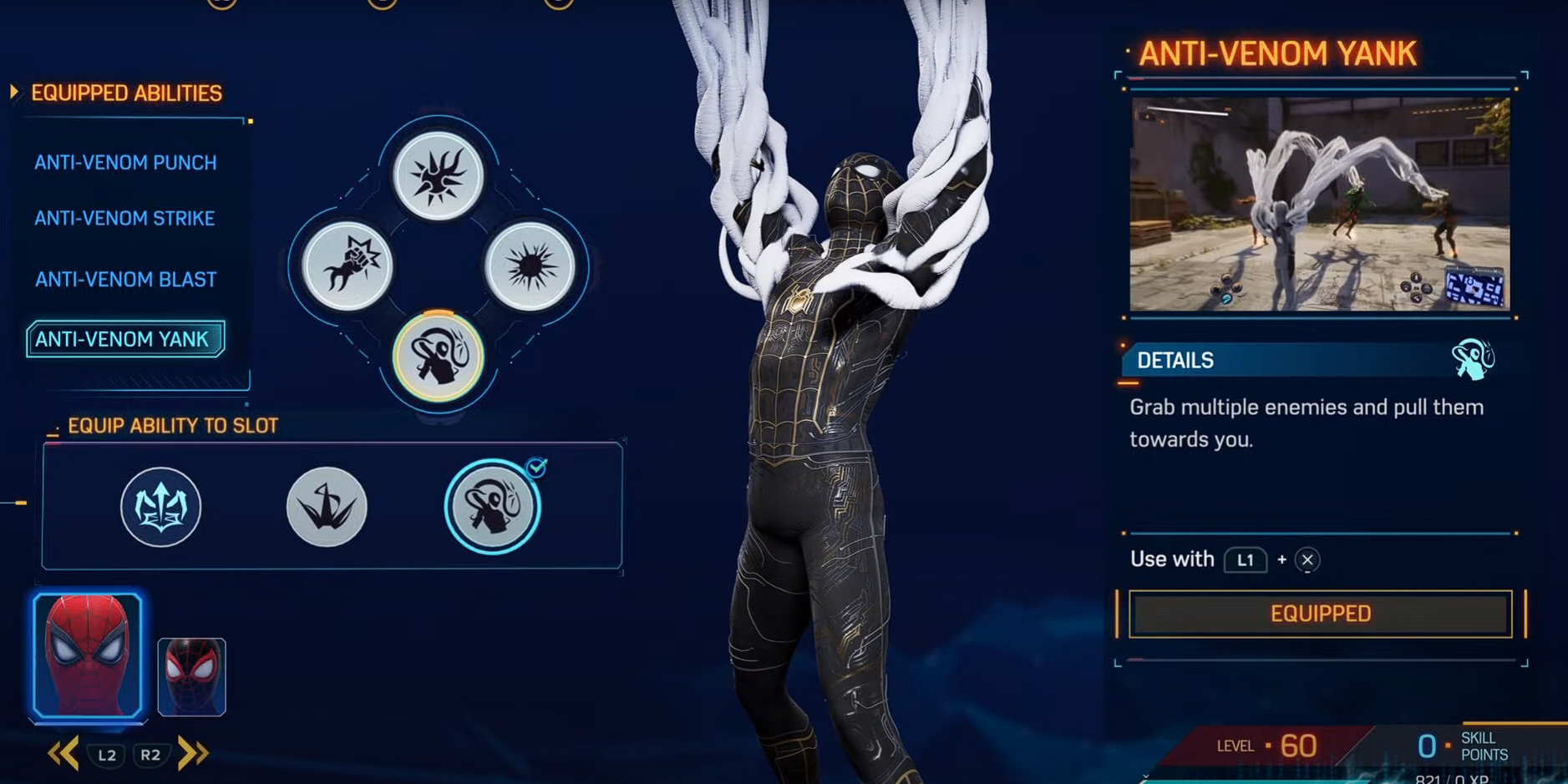Toggle the checkmark on the equipped ability
Viewport: 1568px width, 784px height.
[x=537, y=468]
